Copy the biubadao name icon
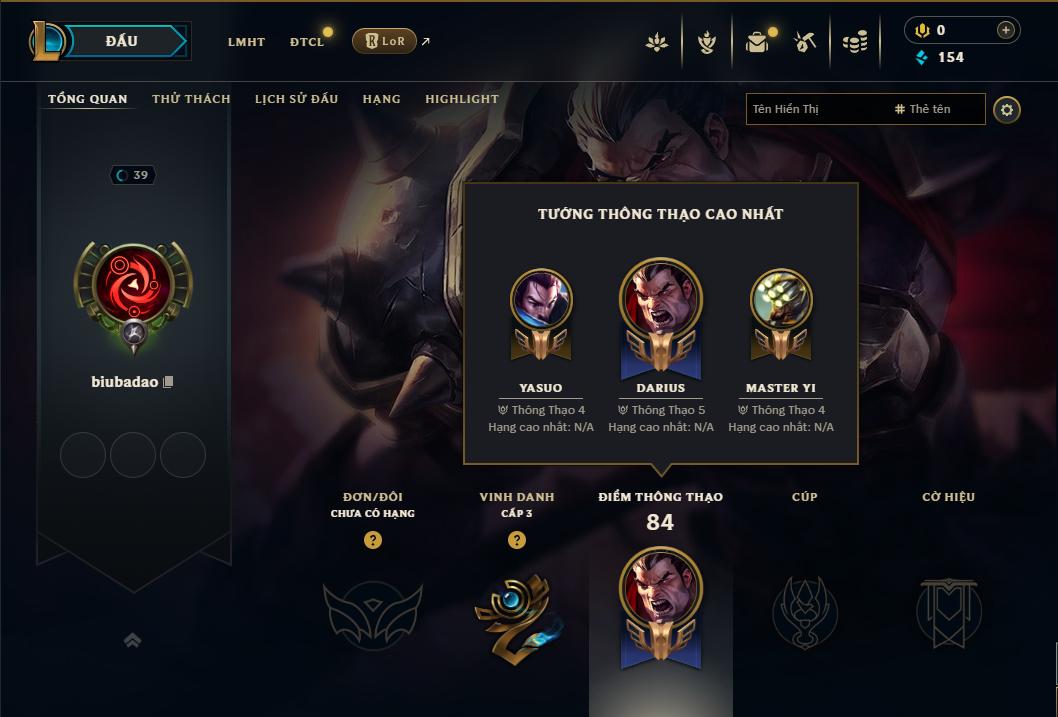Viewport: 1058px width, 717px height. tap(168, 382)
